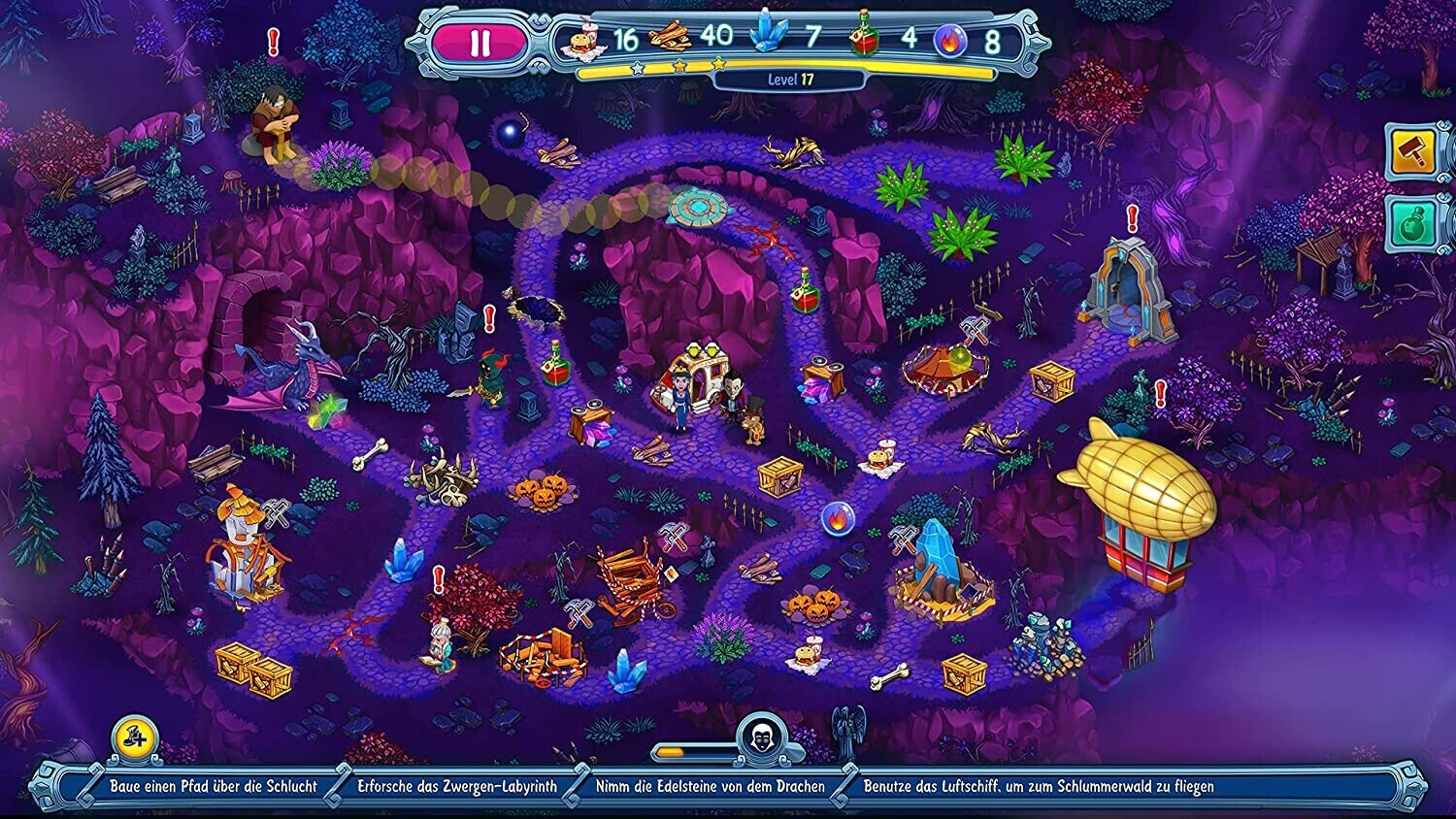Add an extra worker with the plus icon
1456x819 pixels.
[x=135, y=737]
